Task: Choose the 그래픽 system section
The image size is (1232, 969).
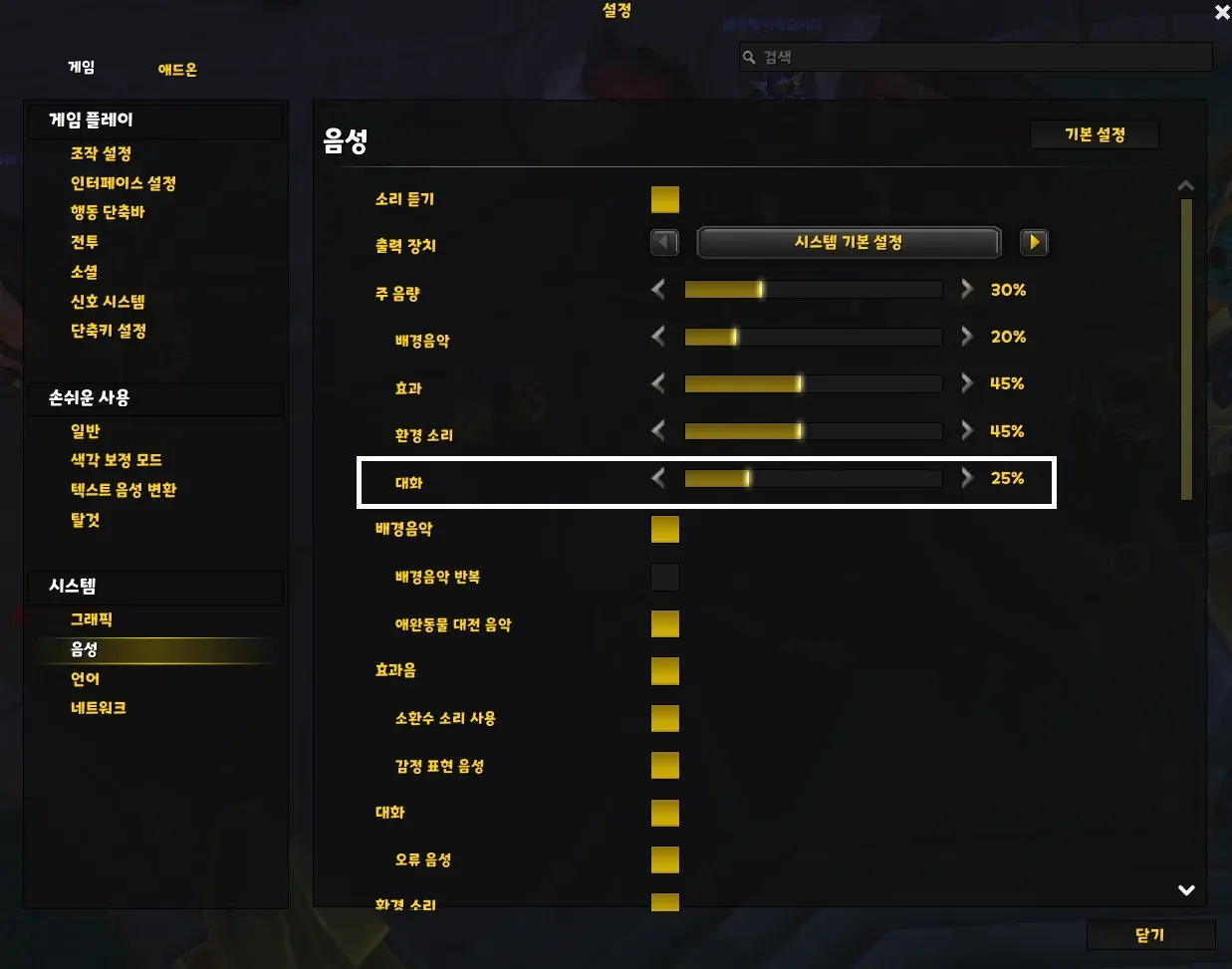Action: (x=91, y=619)
